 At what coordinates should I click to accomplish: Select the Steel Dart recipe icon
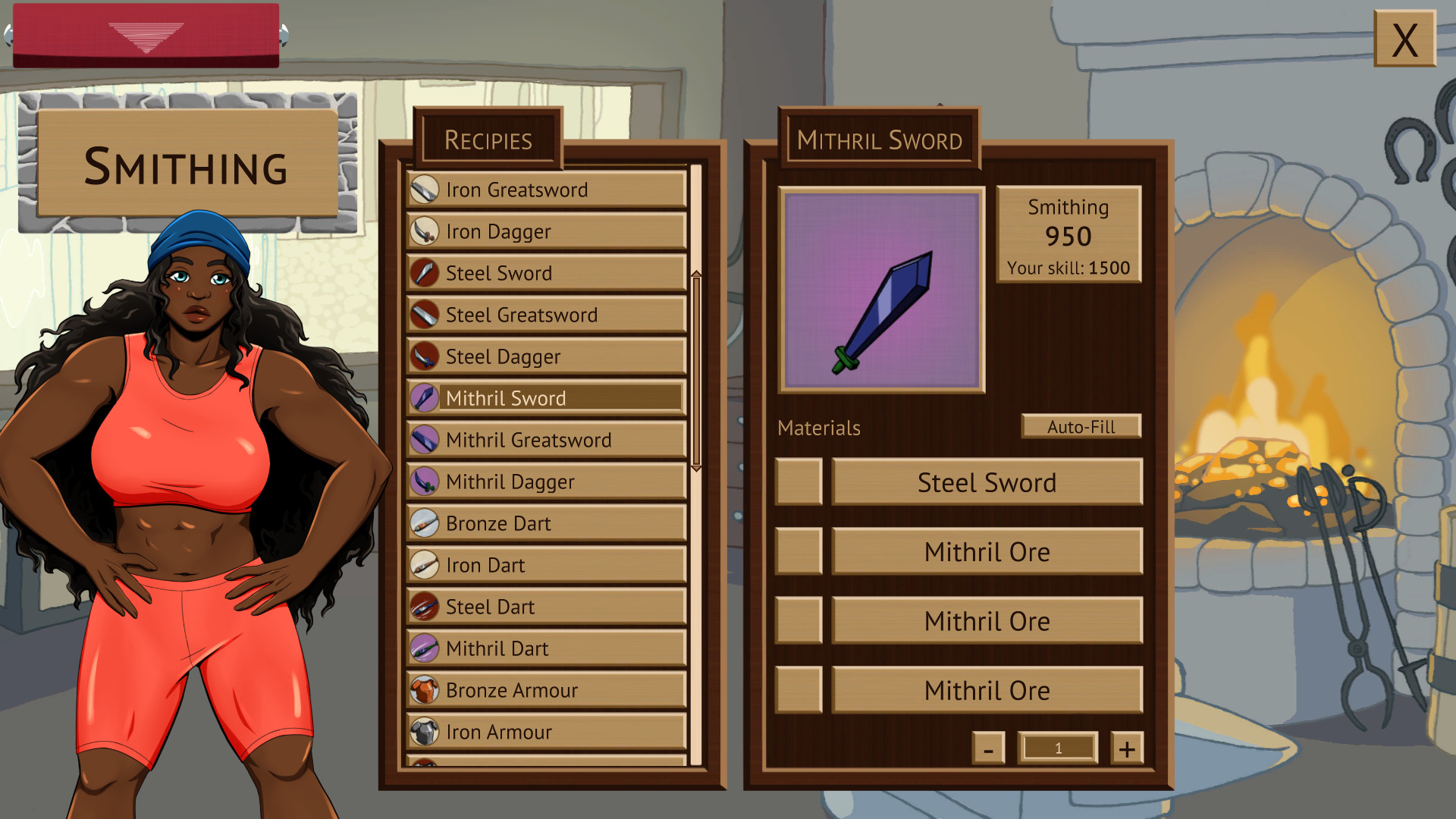(425, 607)
